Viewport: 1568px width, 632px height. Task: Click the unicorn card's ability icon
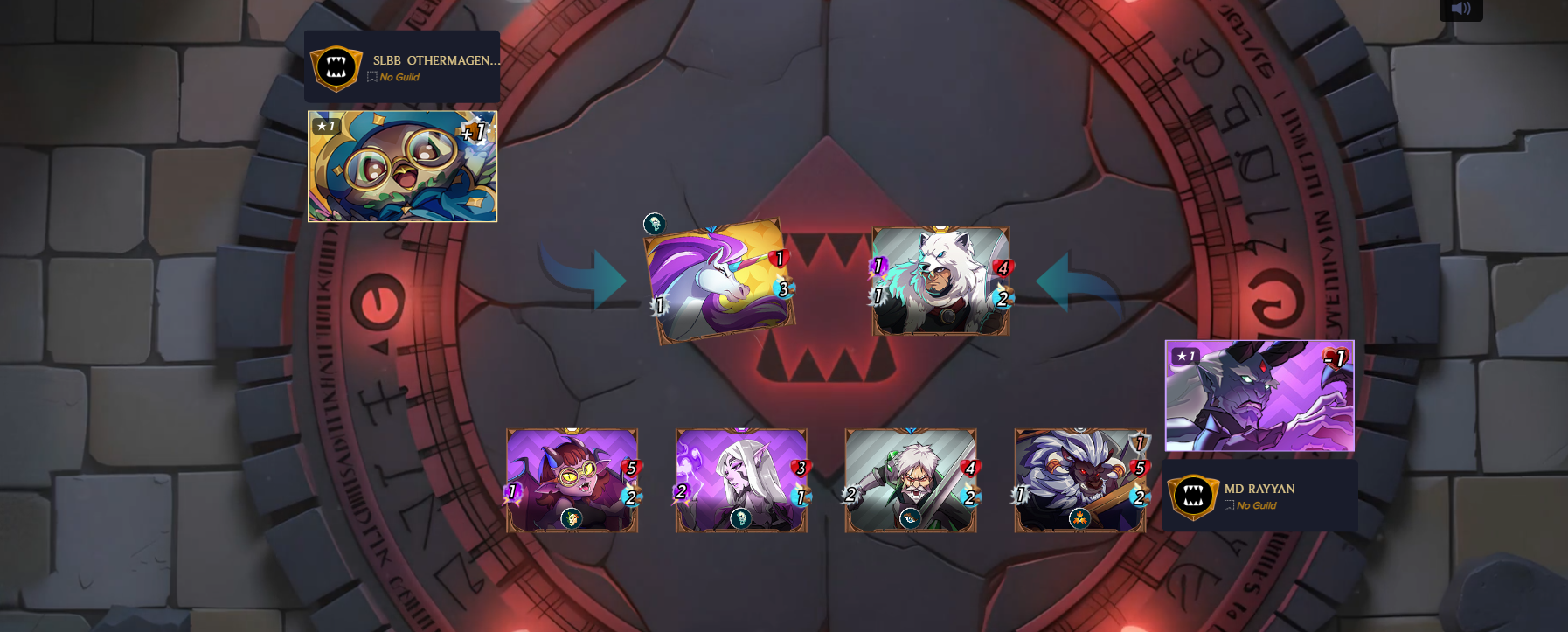(654, 224)
